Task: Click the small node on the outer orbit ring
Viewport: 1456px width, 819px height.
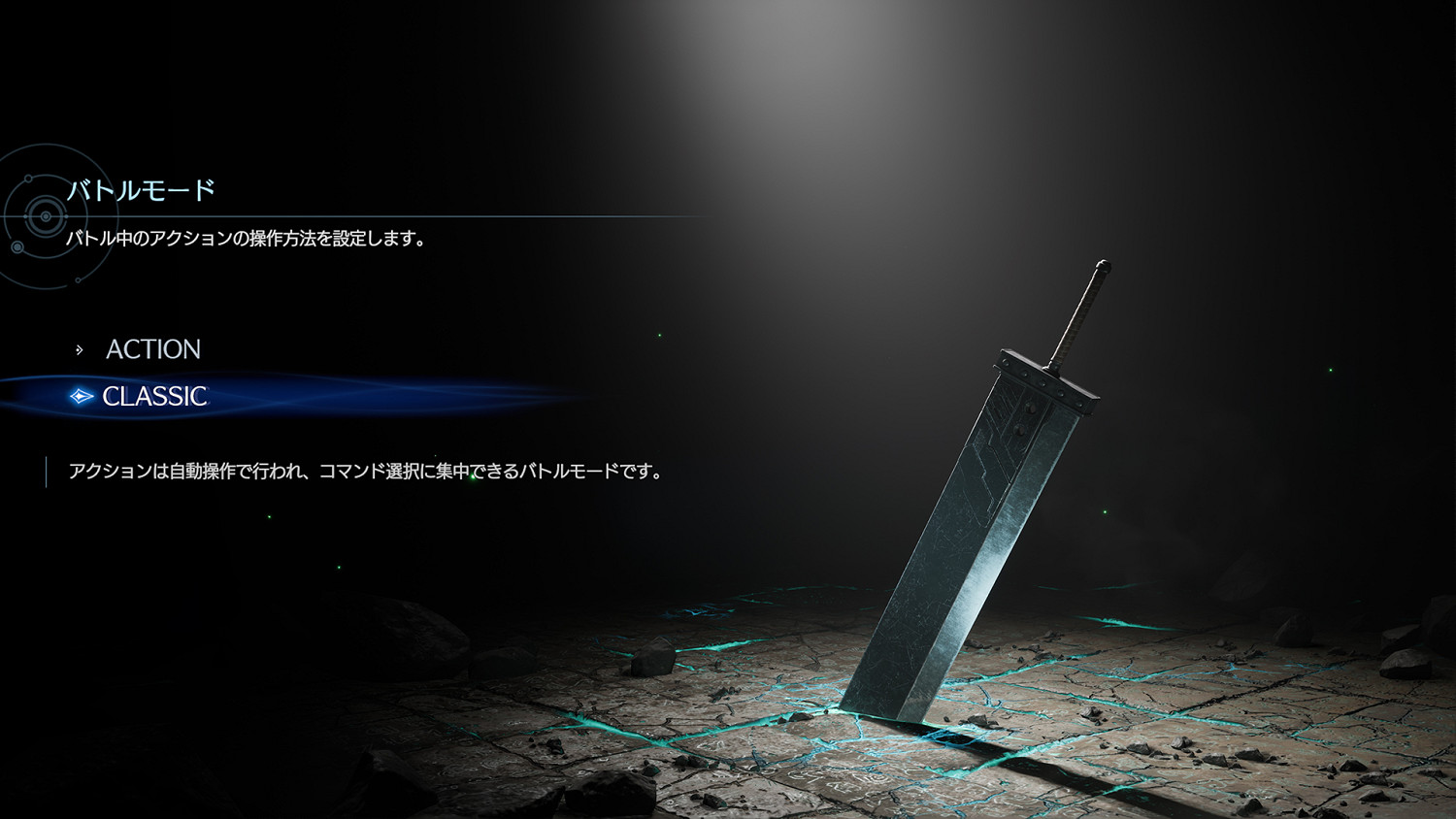Action: (x=78, y=279)
